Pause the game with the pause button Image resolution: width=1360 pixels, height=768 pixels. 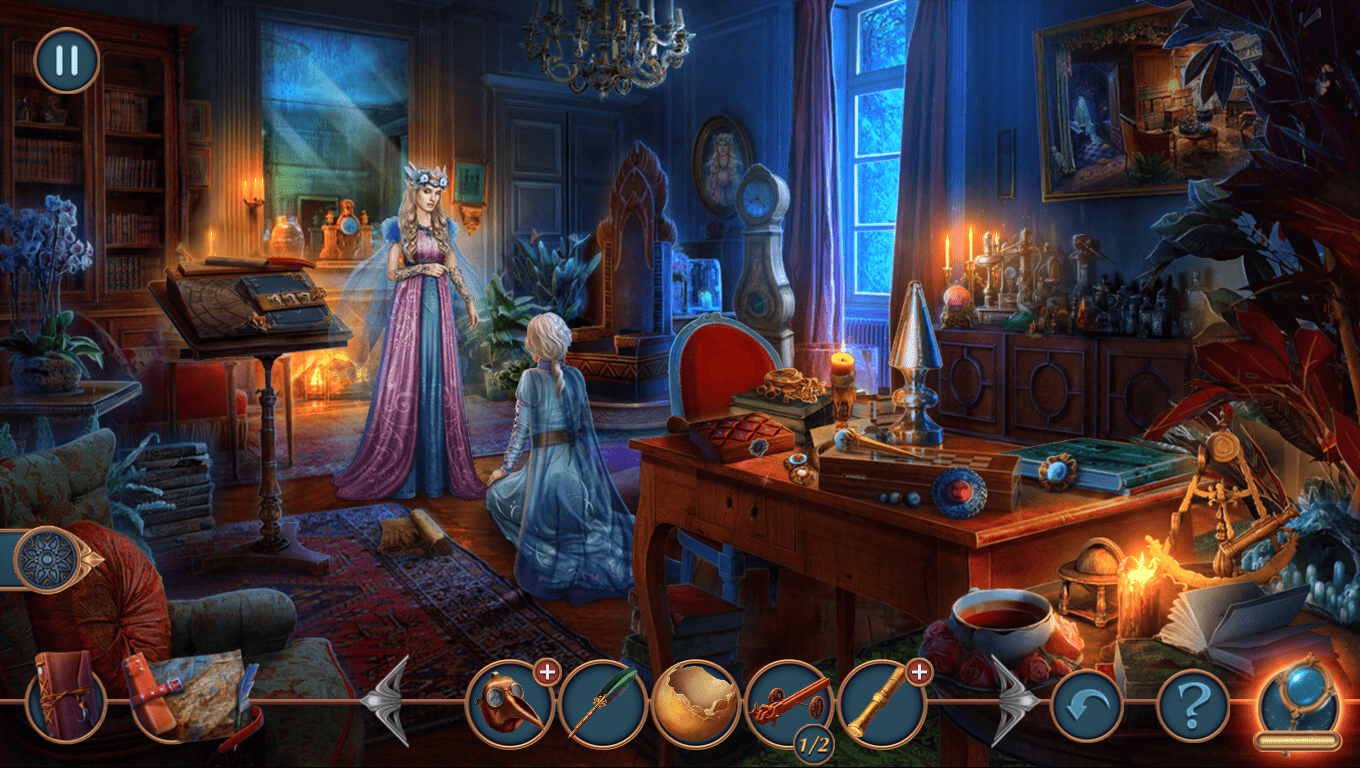click(67, 61)
